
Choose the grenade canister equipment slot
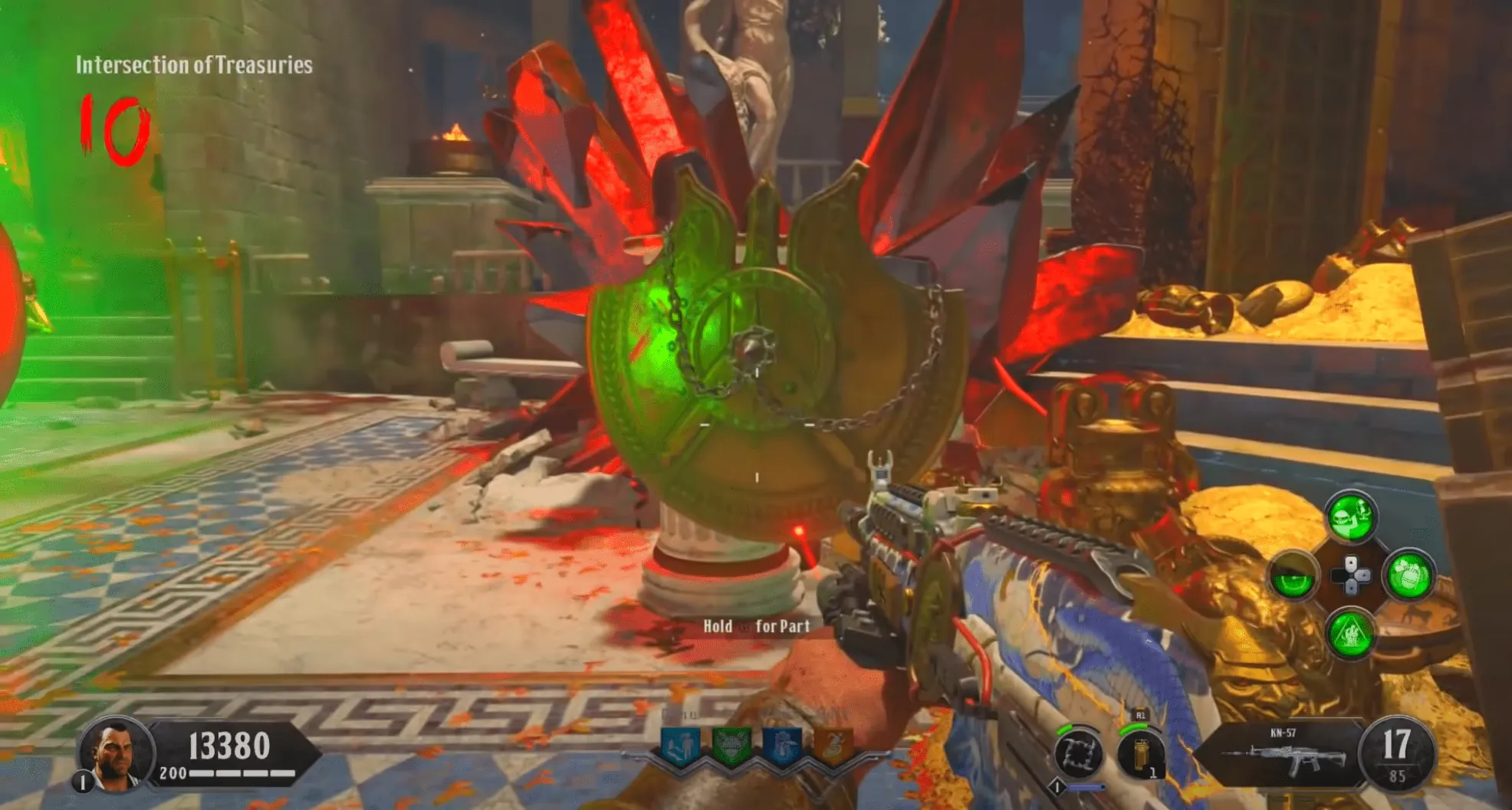point(1140,753)
